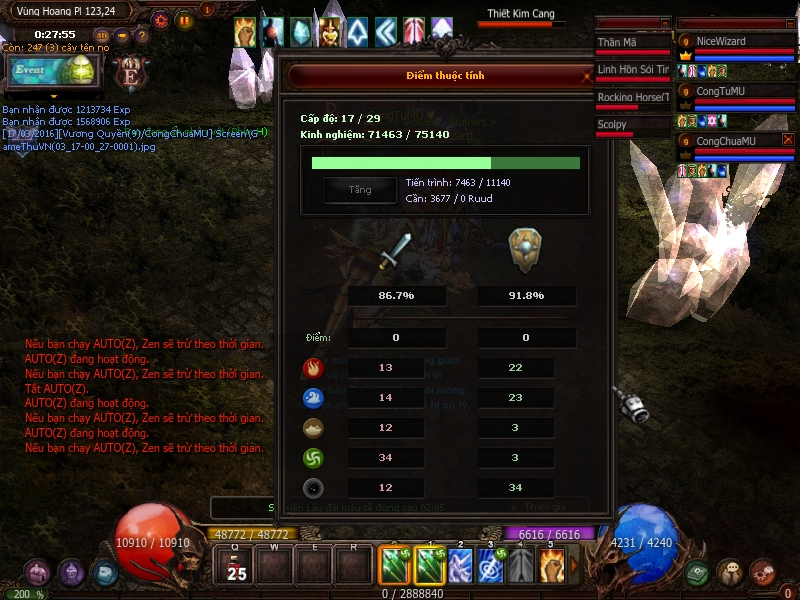Close the Điểm thuộc tính window
The image size is (800, 600).
[588, 75]
